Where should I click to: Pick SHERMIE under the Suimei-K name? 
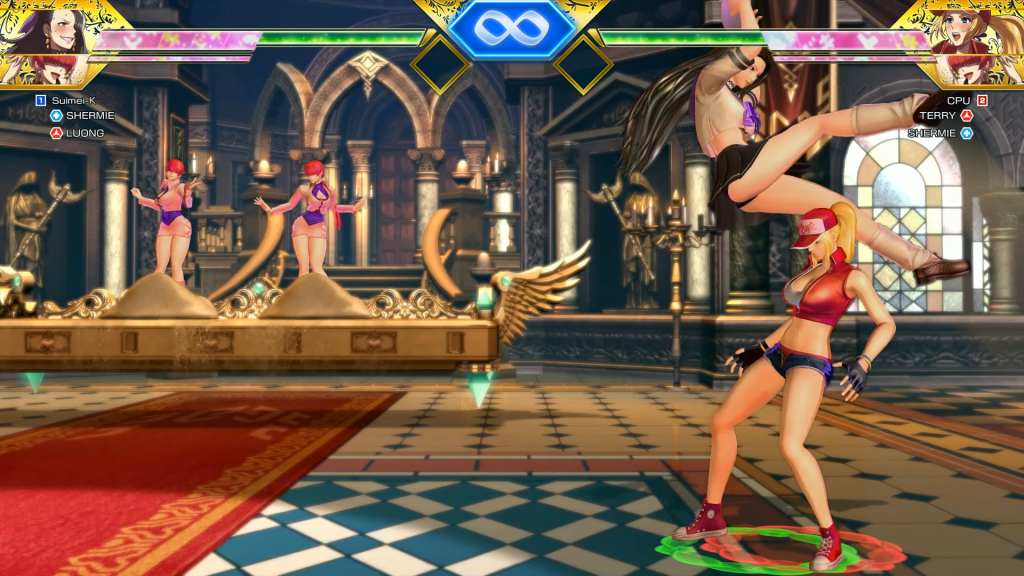90,116
